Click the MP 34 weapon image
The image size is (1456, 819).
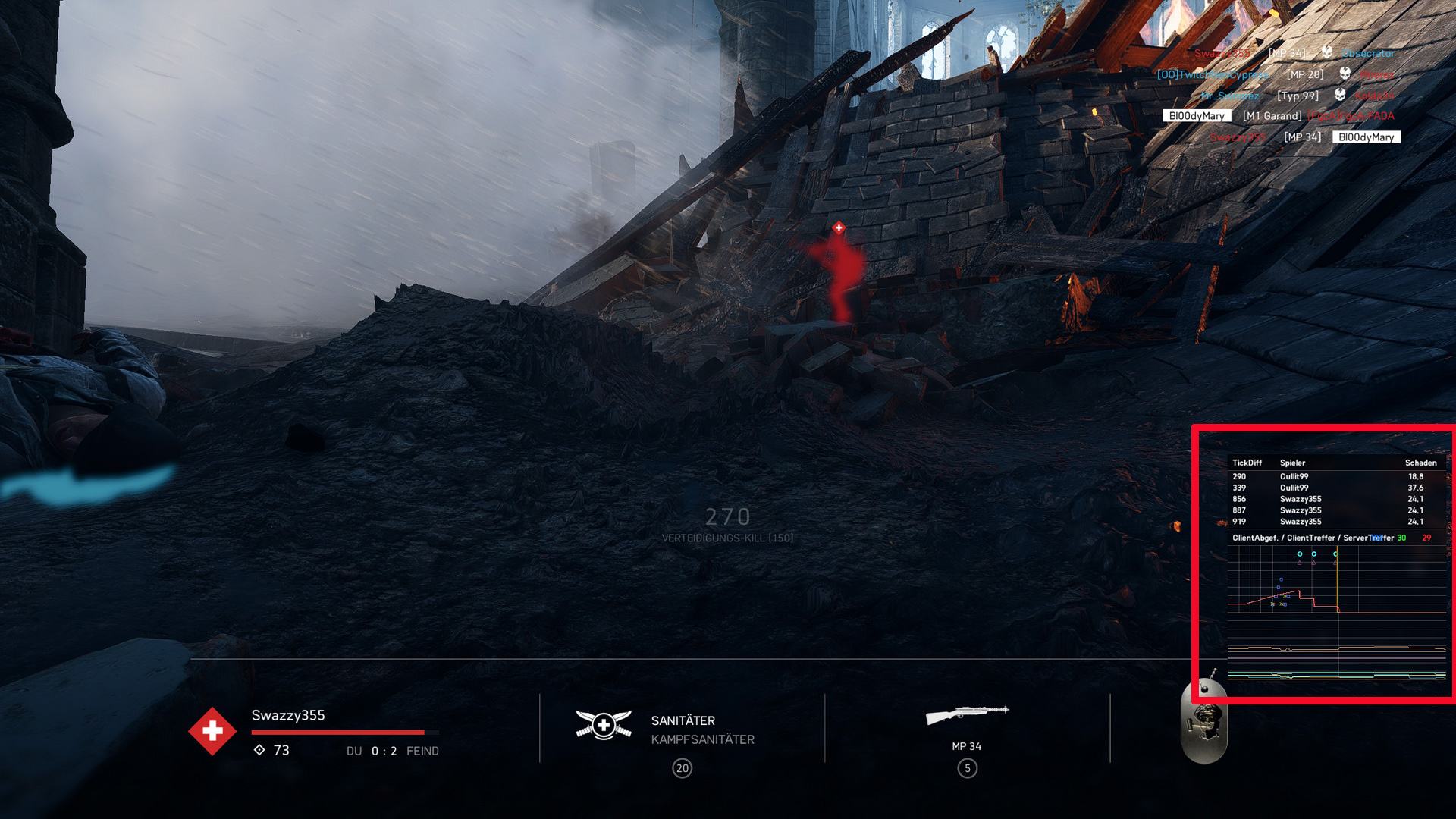coord(967,714)
